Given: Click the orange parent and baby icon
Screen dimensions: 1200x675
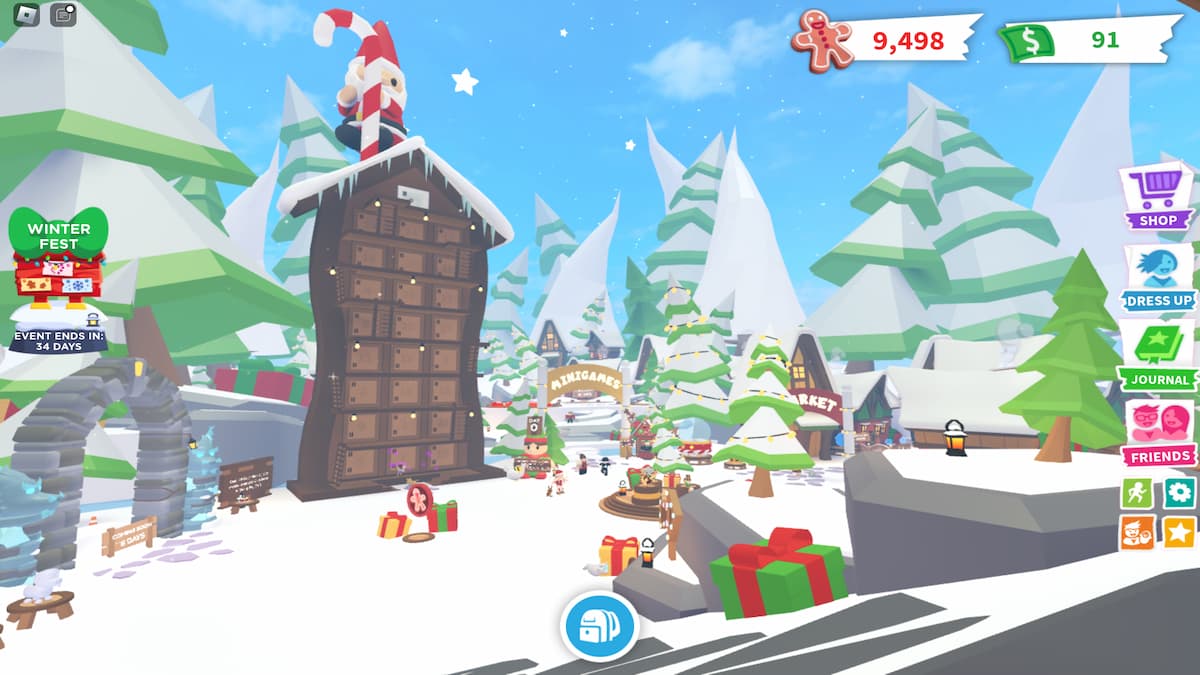Looking at the screenshot, I should [1137, 532].
